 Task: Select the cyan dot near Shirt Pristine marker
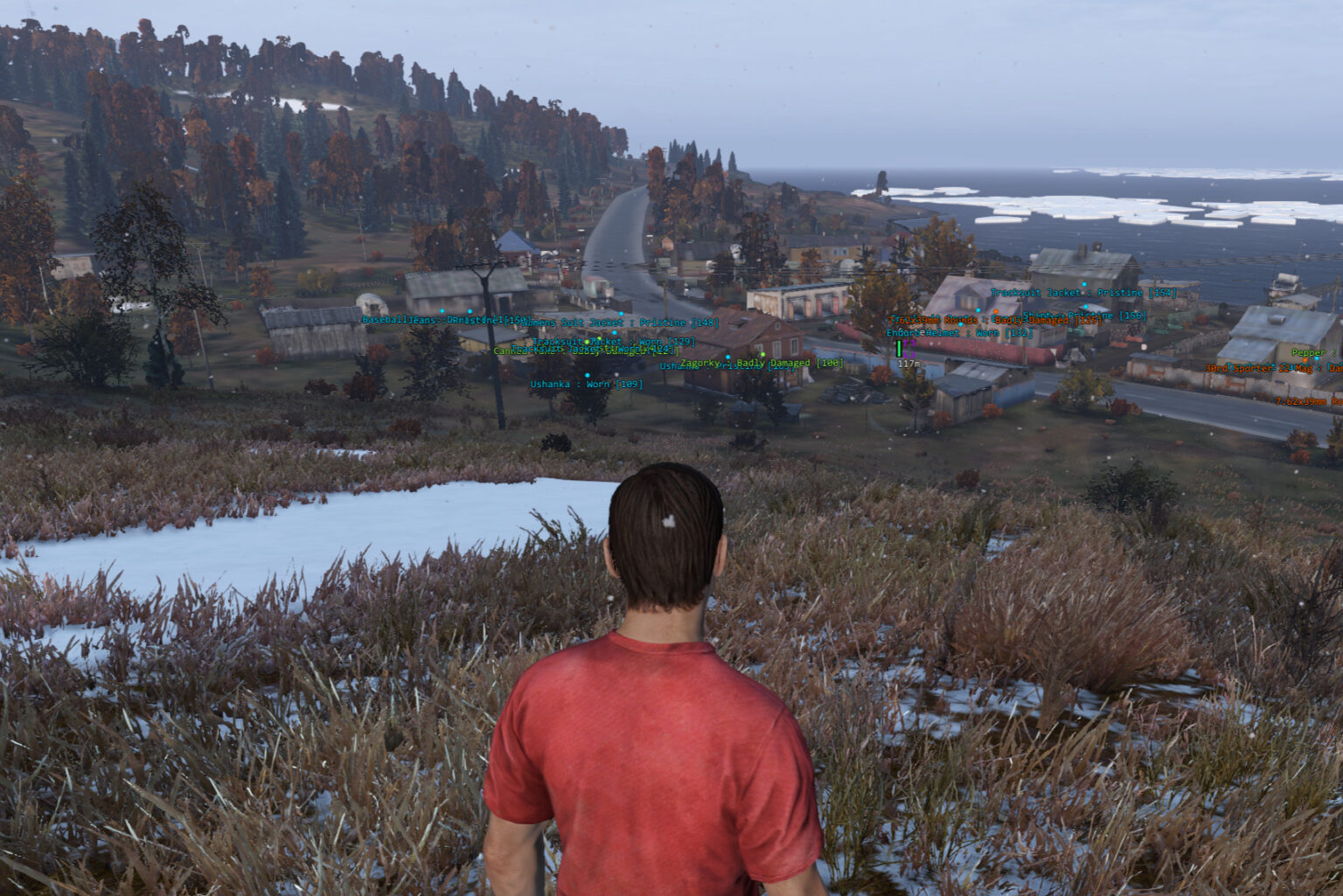(1086, 305)
